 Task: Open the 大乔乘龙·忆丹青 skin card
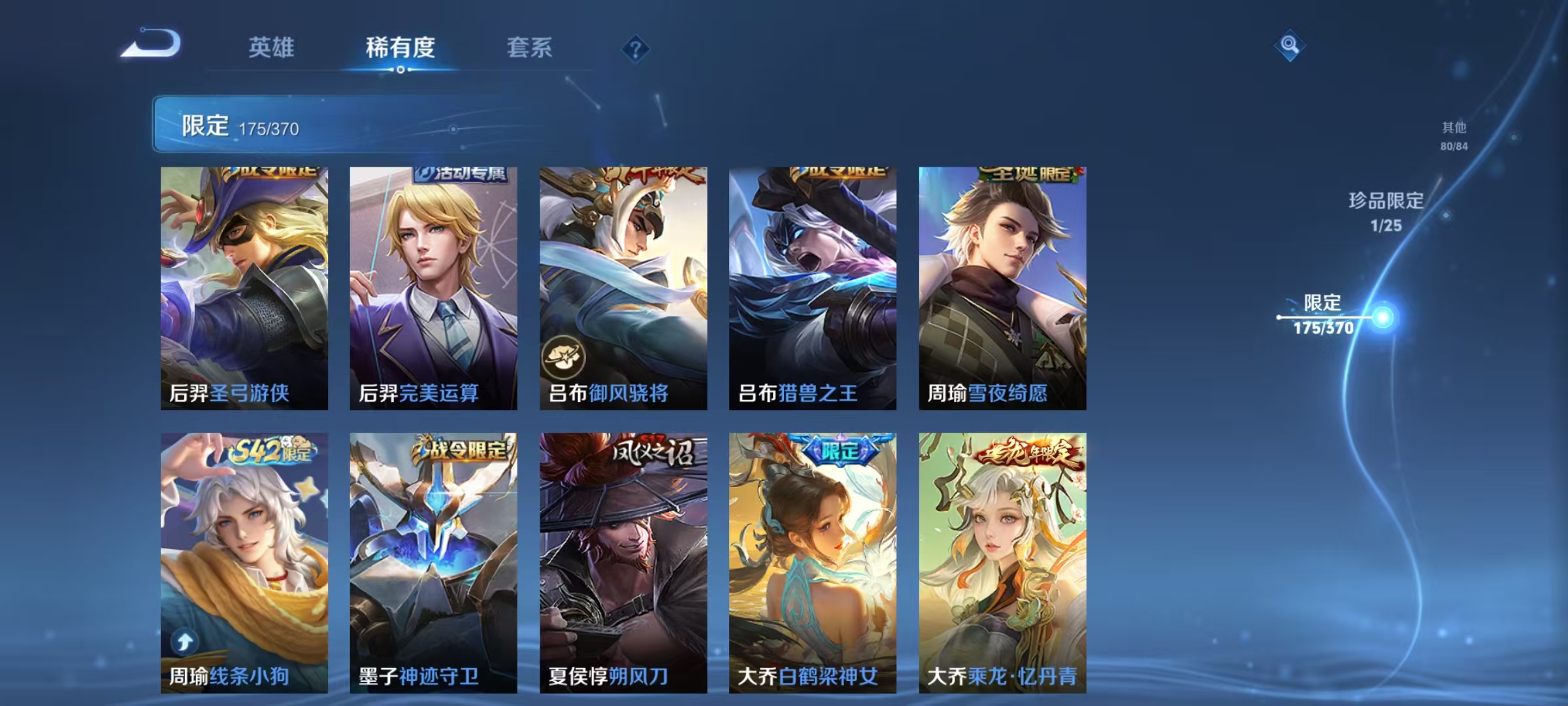1002,562
